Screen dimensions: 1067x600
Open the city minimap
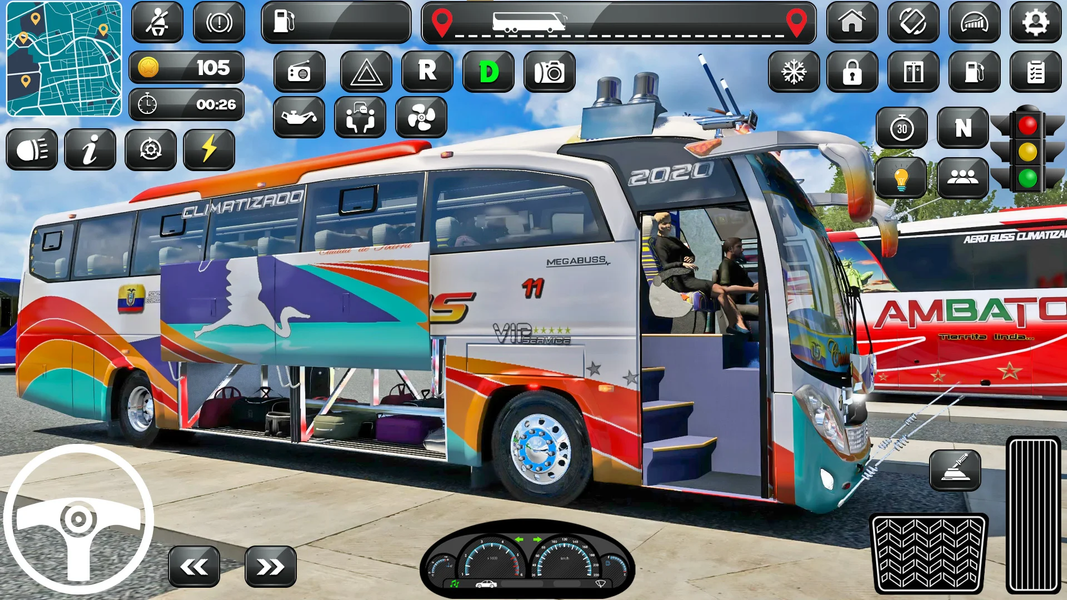(64, 59)
